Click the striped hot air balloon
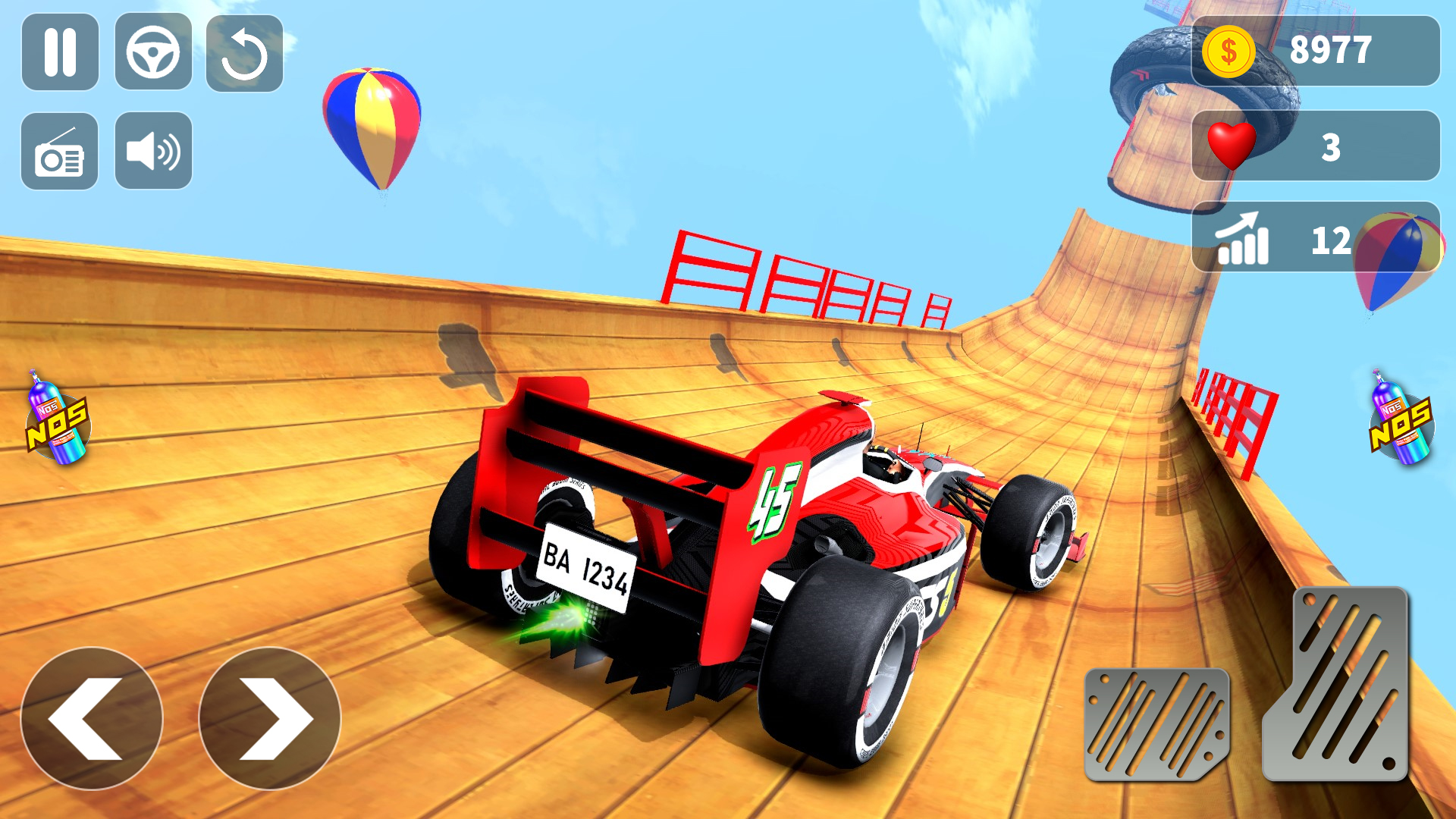 point(373,129)
